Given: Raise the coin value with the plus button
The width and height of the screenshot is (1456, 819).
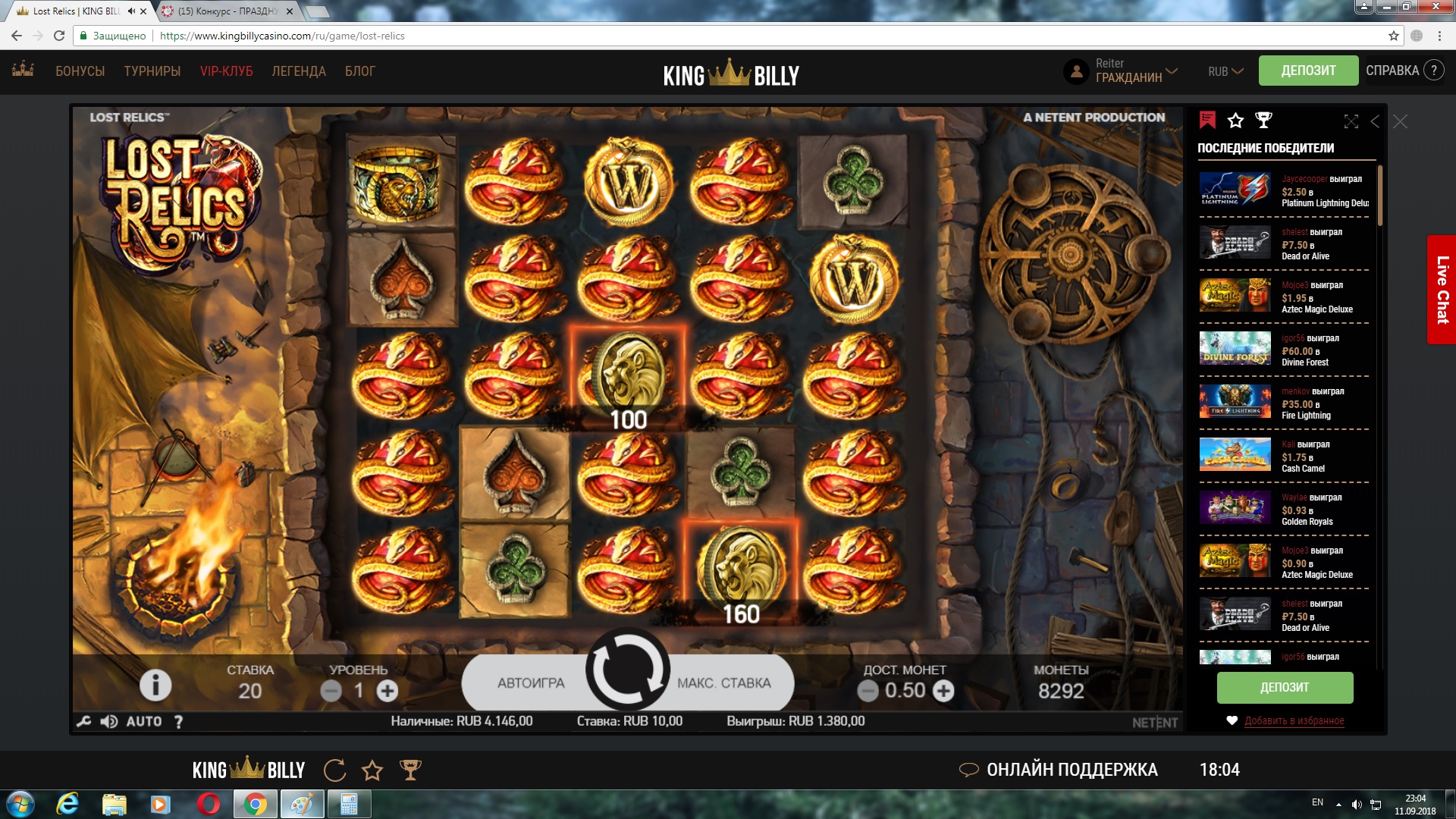Looking at the screenshot, I should point(943,691).
